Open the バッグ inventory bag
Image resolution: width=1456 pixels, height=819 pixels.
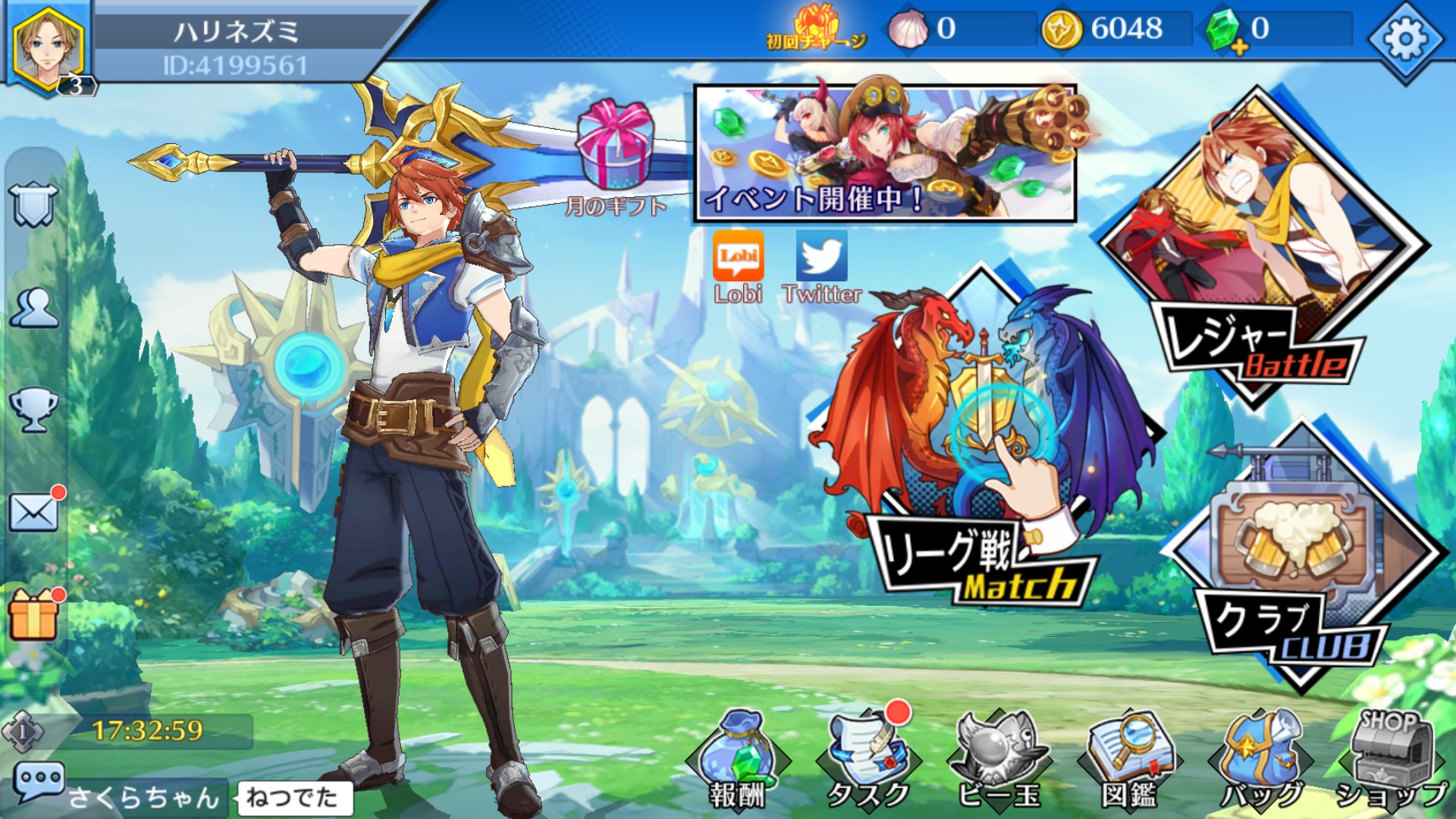pos(1260,758)
